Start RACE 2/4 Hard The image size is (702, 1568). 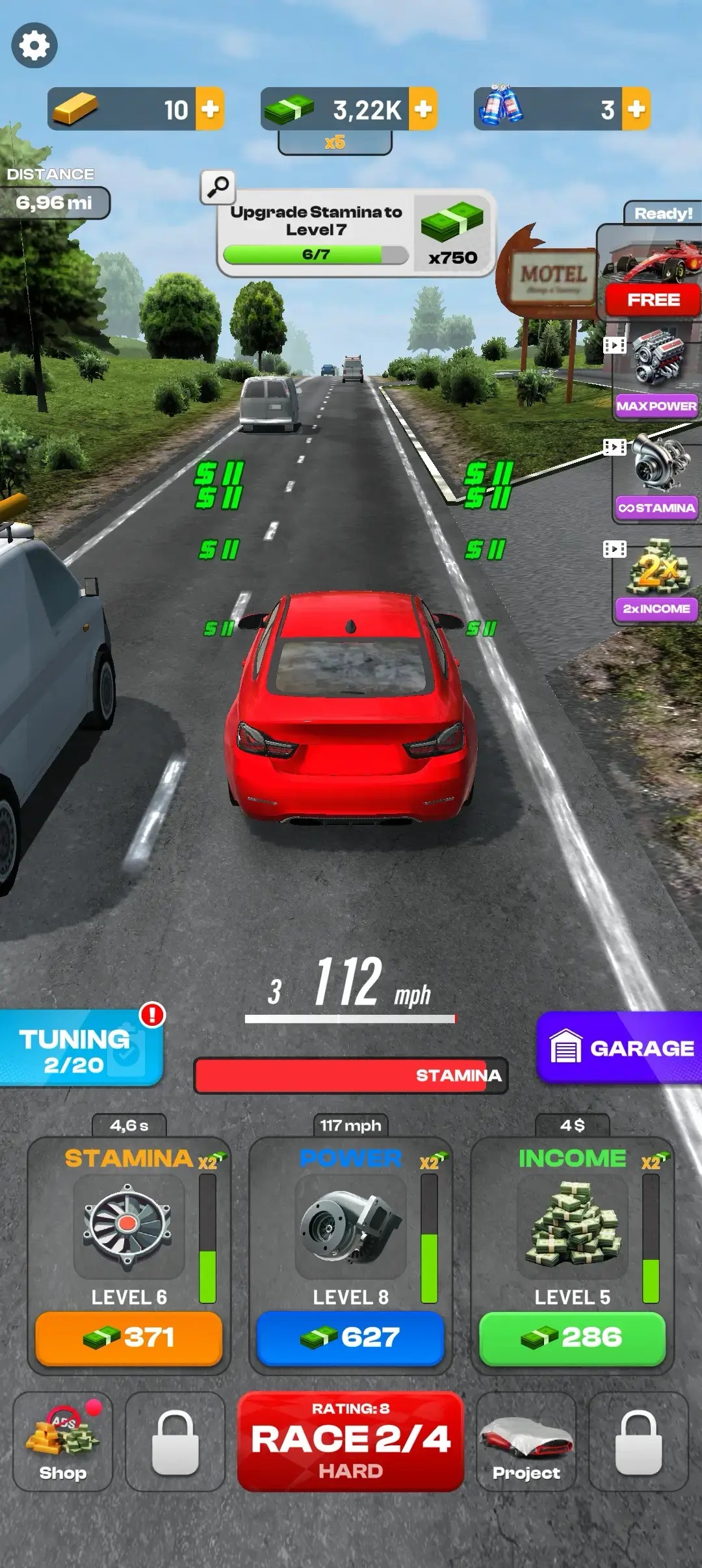(x=350, y=1441)
